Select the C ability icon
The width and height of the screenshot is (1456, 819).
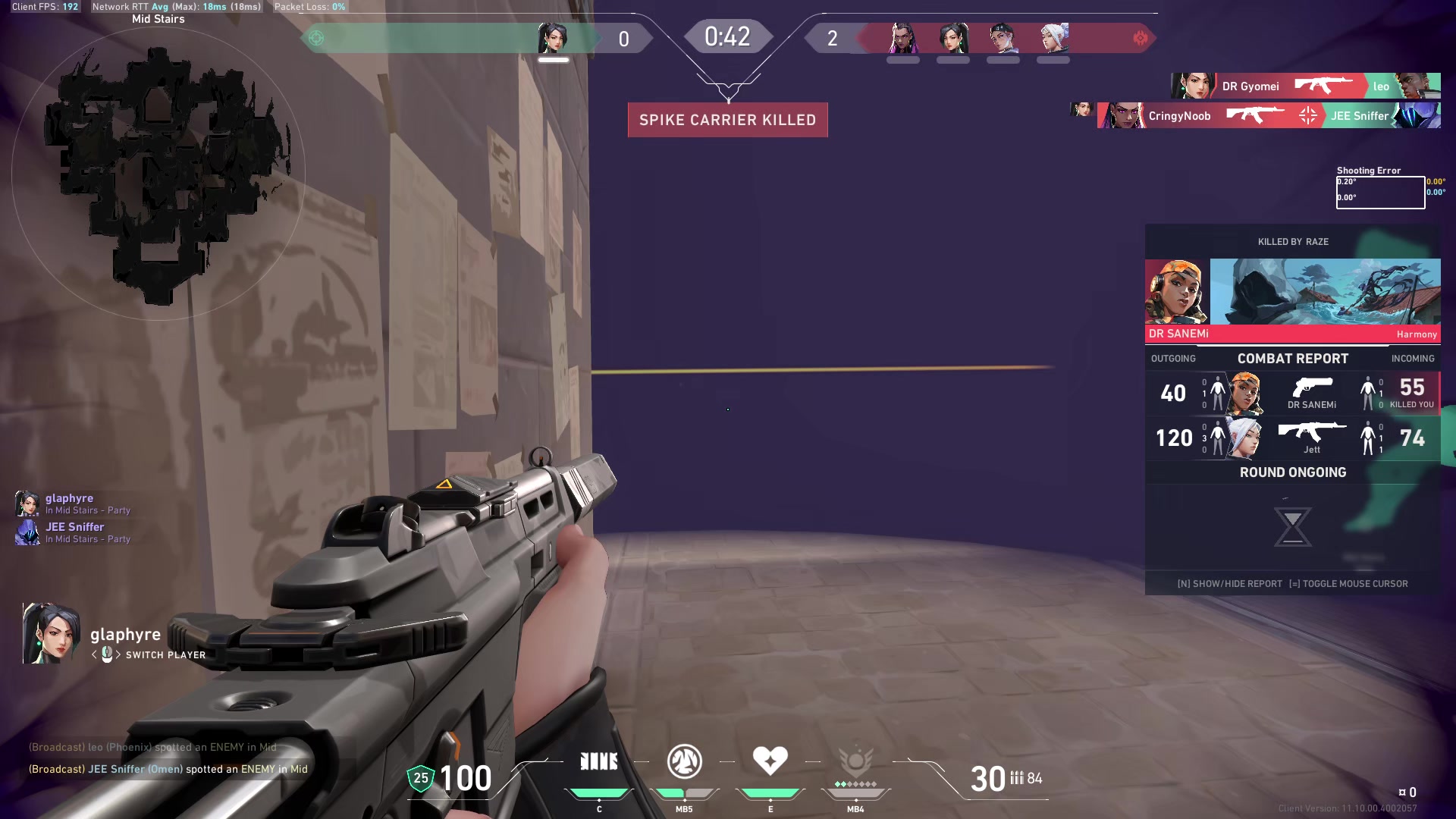(599, 761)
